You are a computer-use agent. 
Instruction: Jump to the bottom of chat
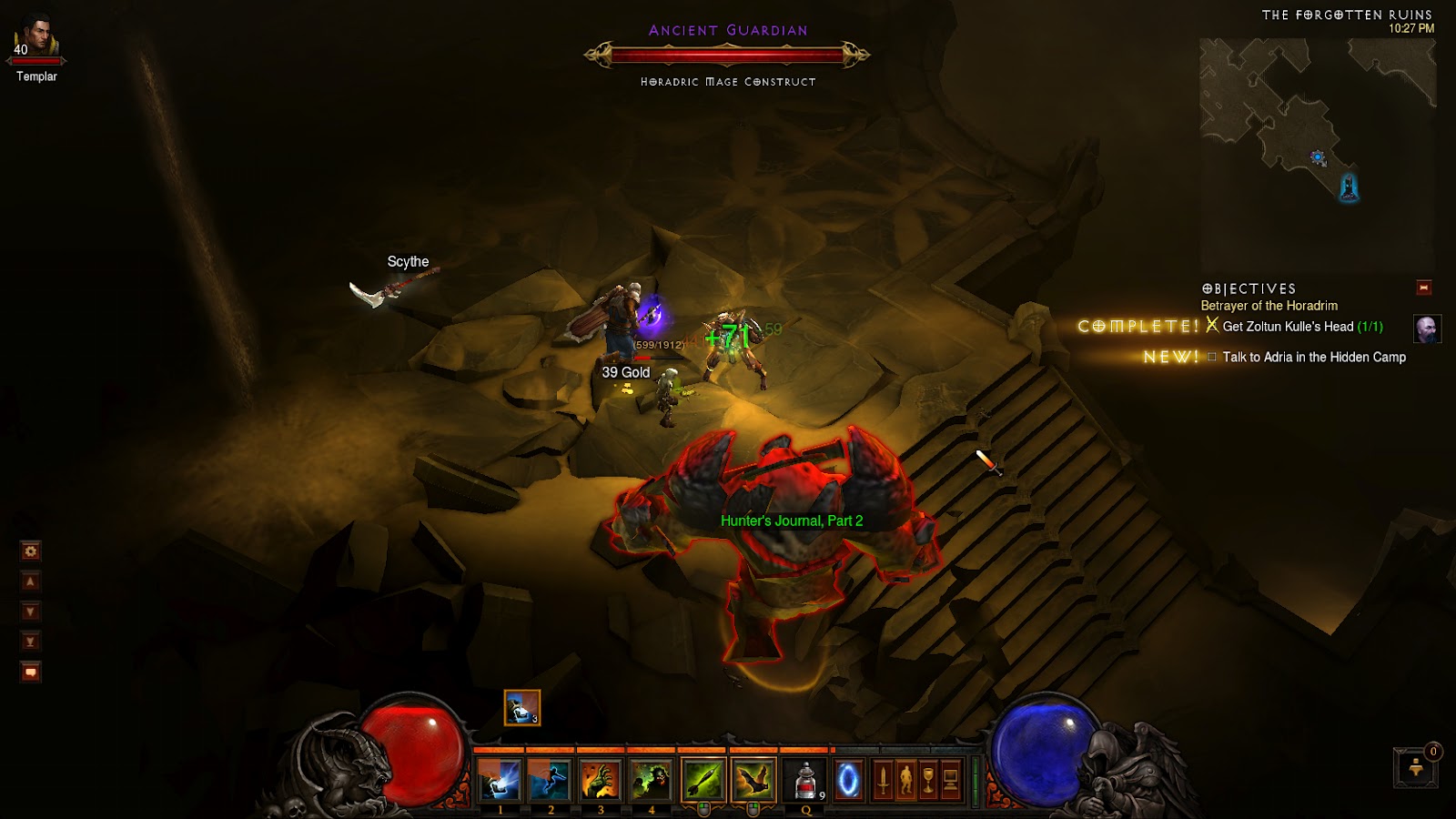coord(31,642)
